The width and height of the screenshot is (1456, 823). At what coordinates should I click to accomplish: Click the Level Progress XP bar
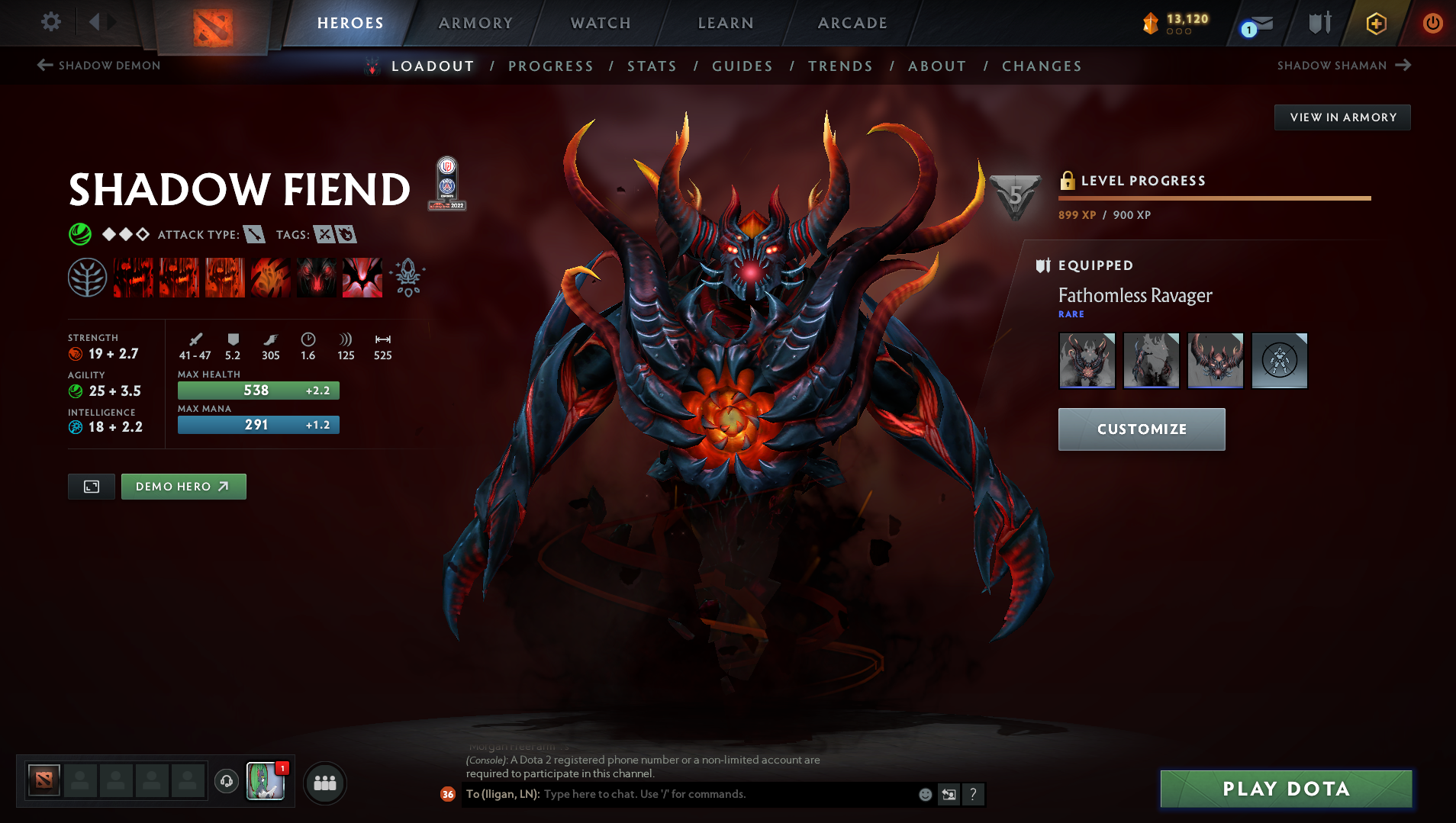pyautogui.click(x=1213, y=197)
